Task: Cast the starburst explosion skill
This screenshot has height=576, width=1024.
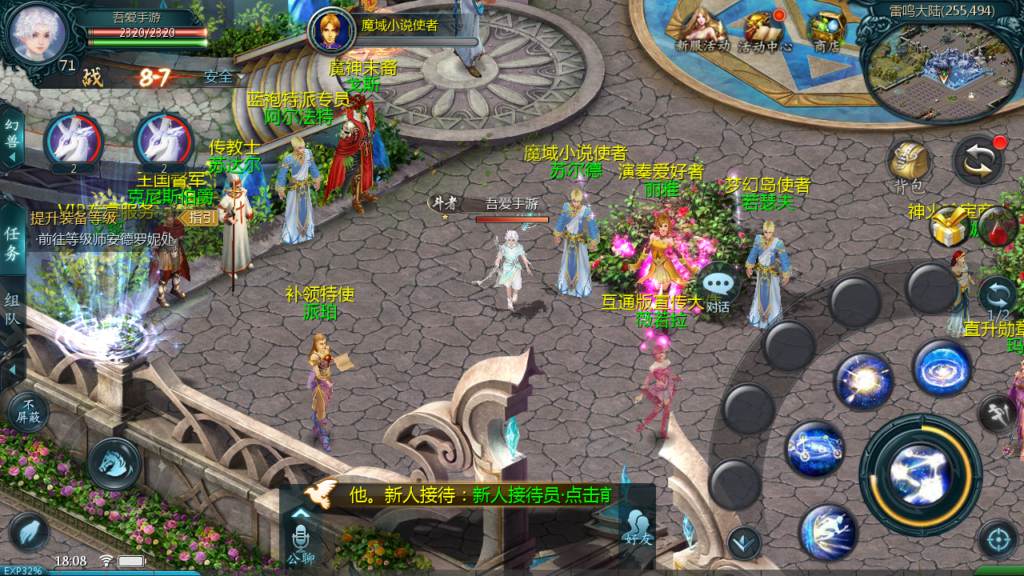Action: (x=863, y=381)
